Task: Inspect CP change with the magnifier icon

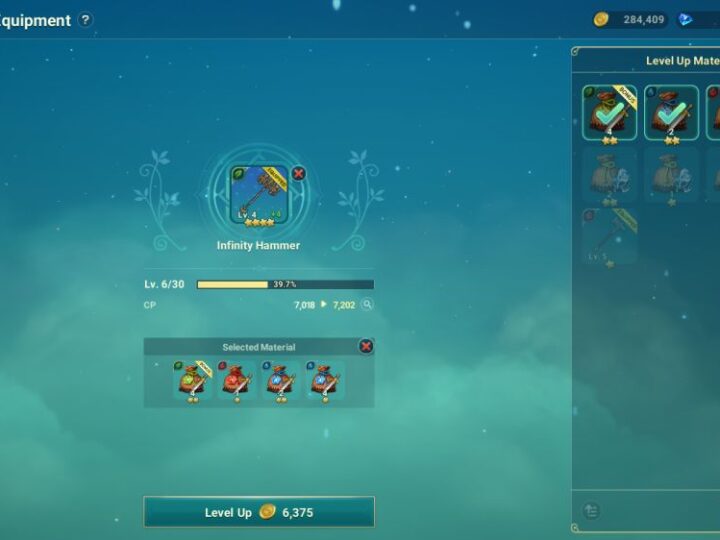Action: [367, 304]
